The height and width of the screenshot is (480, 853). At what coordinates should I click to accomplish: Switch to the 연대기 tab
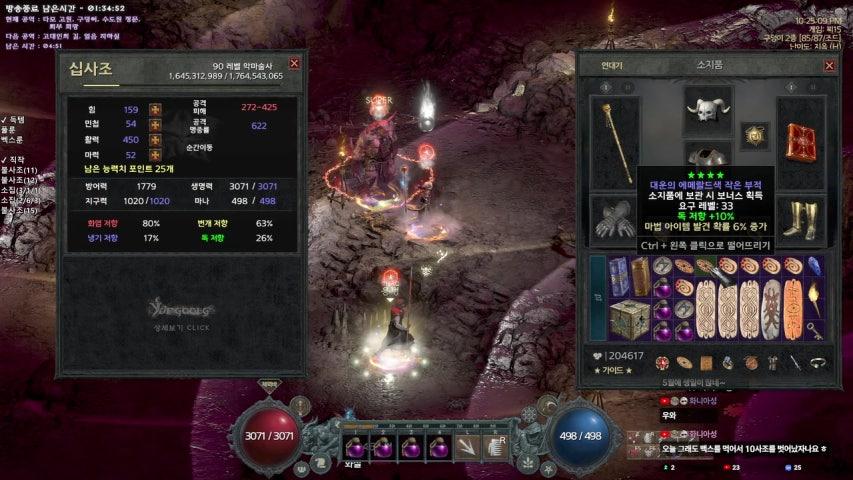(x=612, y=66)
